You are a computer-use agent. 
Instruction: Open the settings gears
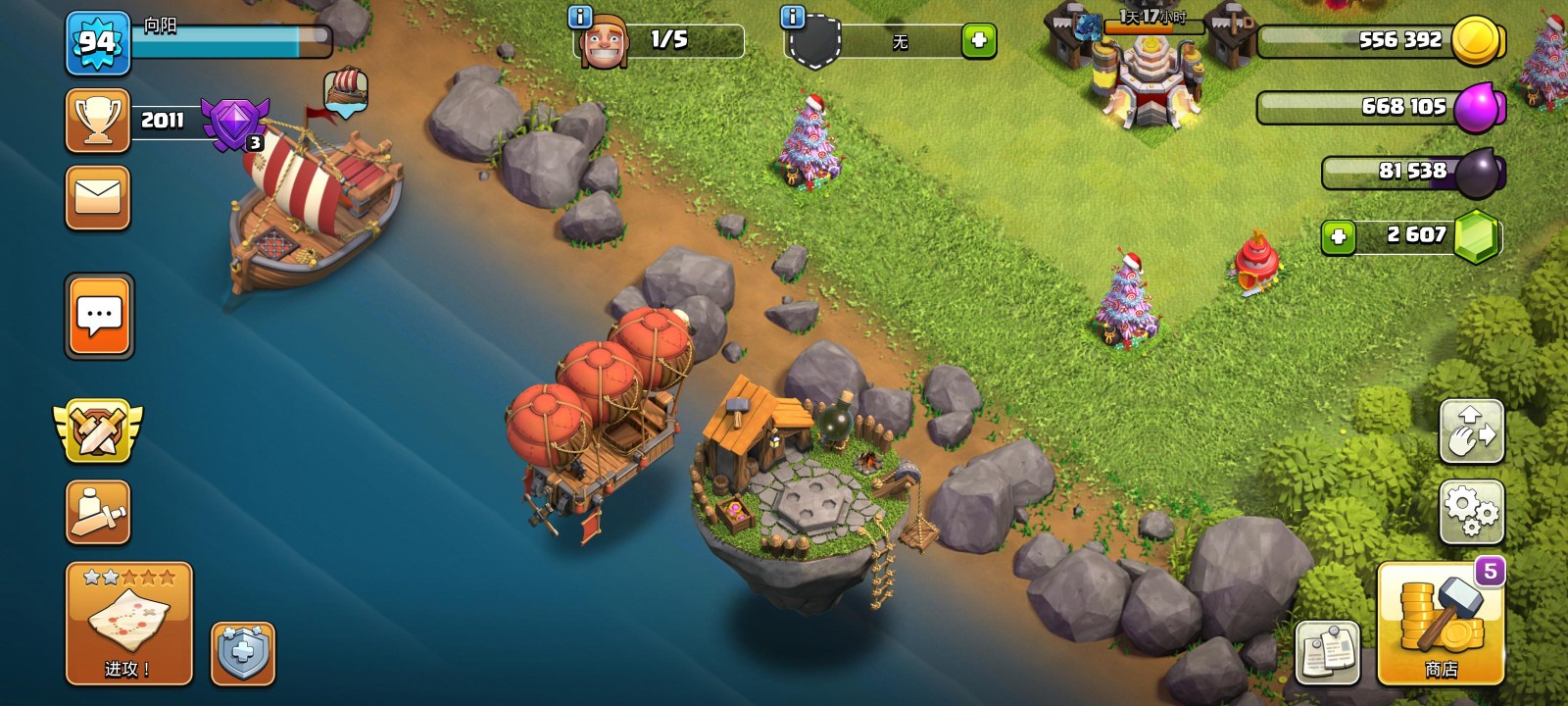click(x=1470, y=511)
